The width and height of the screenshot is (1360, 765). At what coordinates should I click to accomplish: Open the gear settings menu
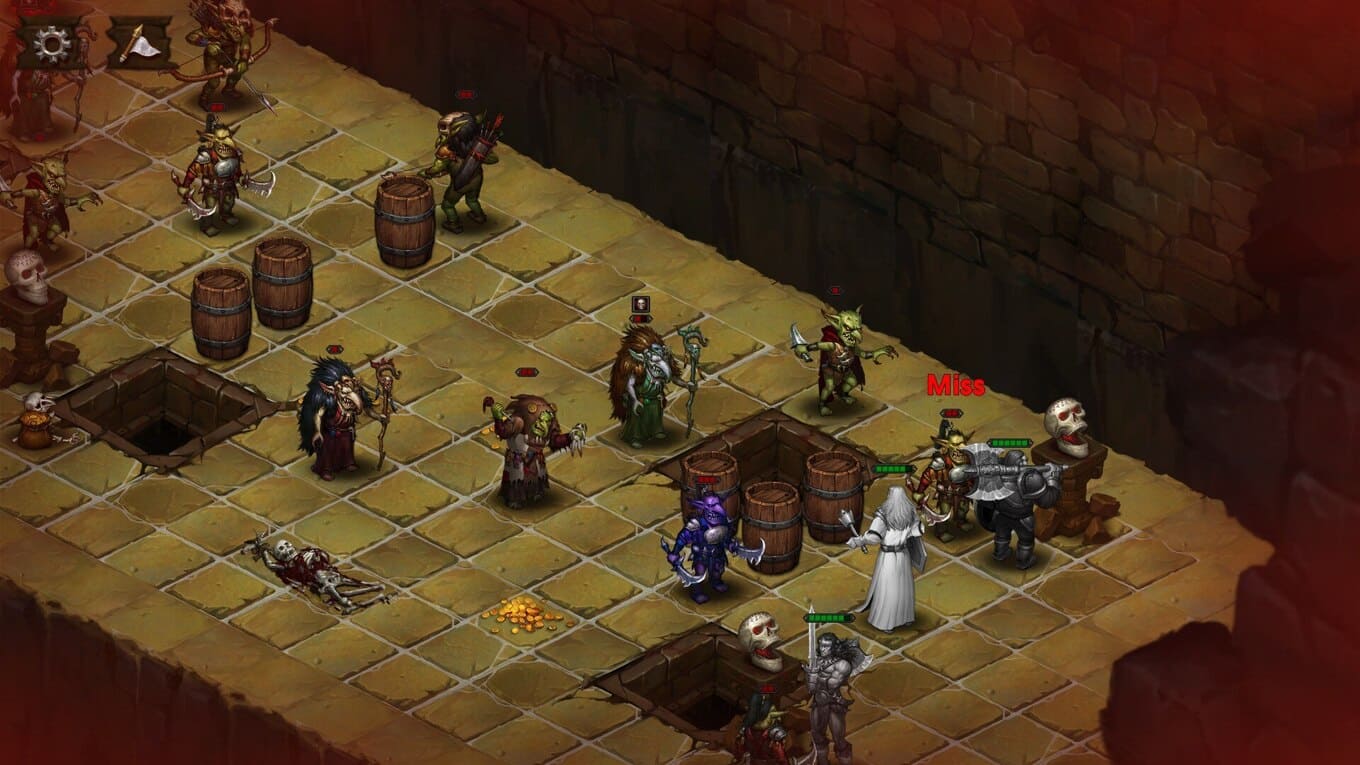click(x=53, y=43)
